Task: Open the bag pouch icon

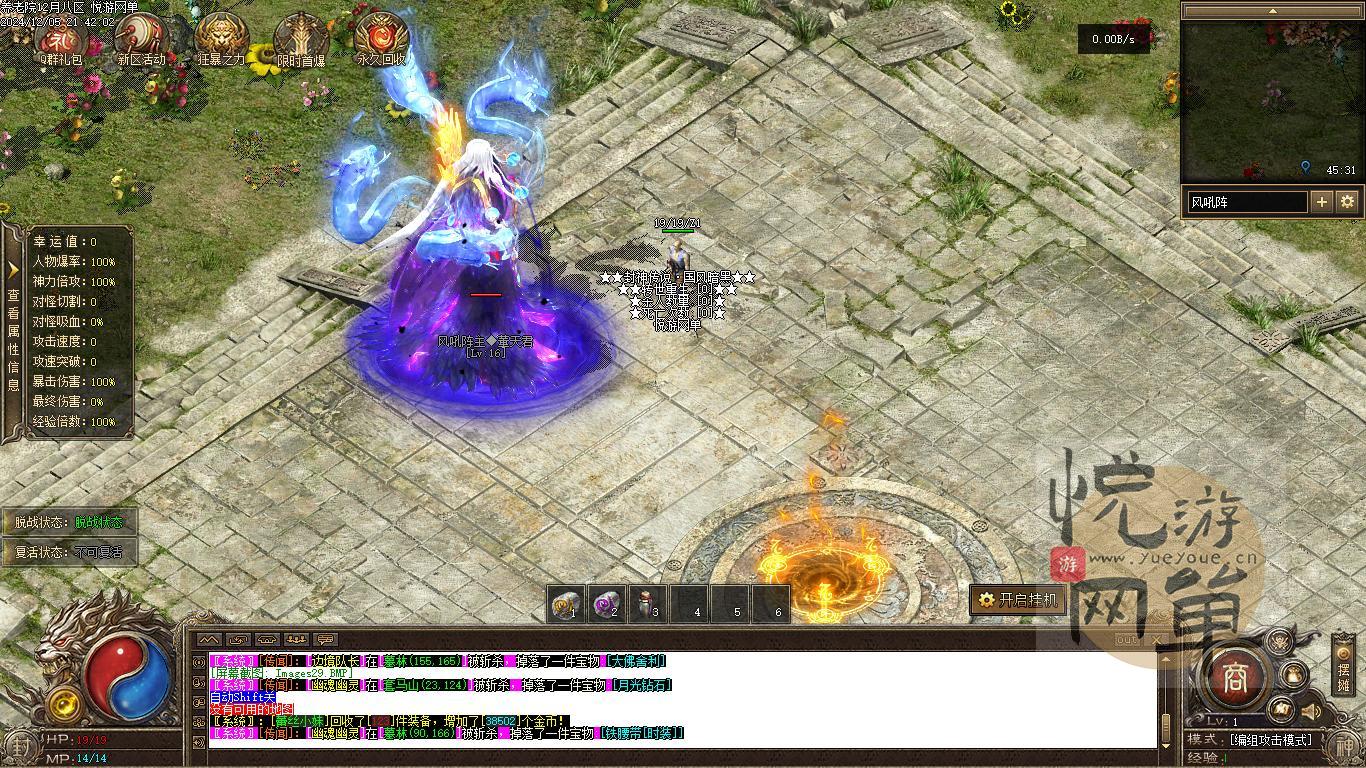Action: pos(1294,675)
